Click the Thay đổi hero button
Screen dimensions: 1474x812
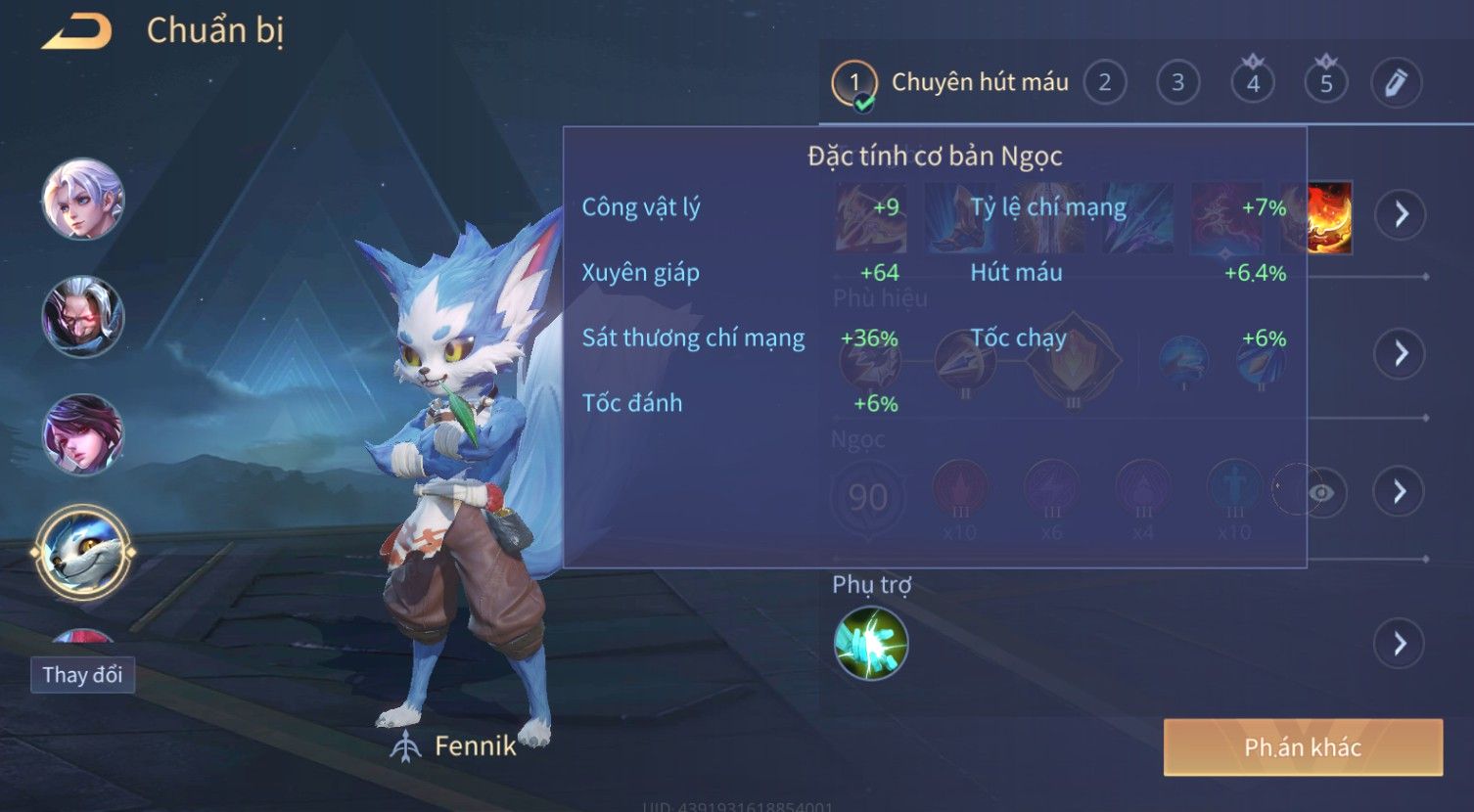(82, 675)
